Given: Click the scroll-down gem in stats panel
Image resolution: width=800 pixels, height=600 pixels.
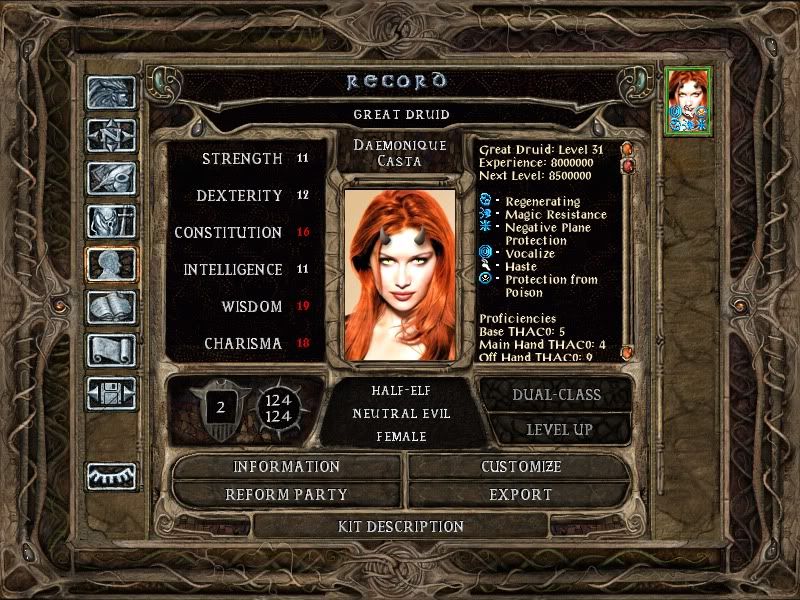Looking at the screenshot, I should click(628, 352).
